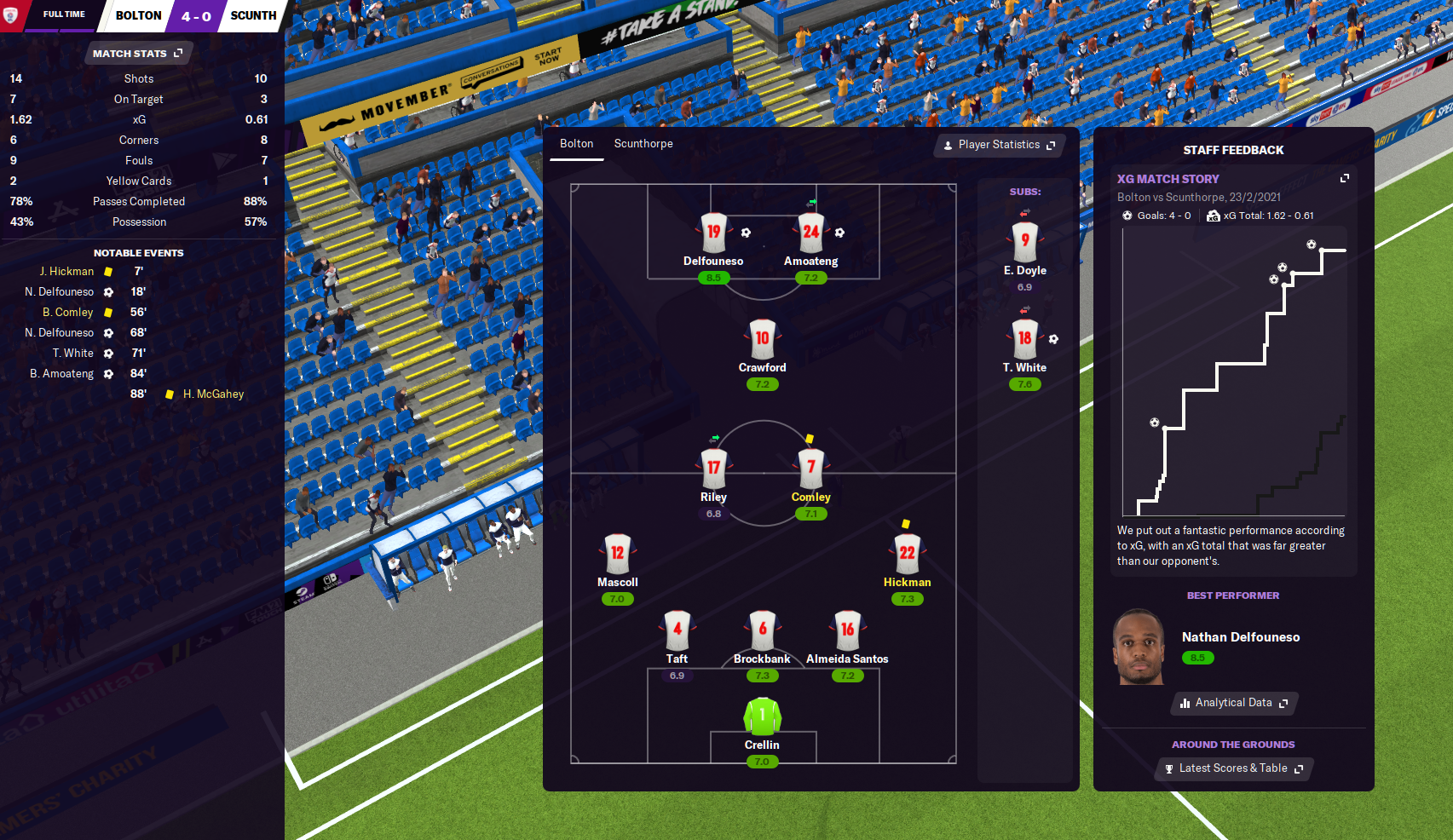The image size is (1453, 840).
Task: Open the Match Stats panel
Action: pyautogui.click(x=137, y=54)
